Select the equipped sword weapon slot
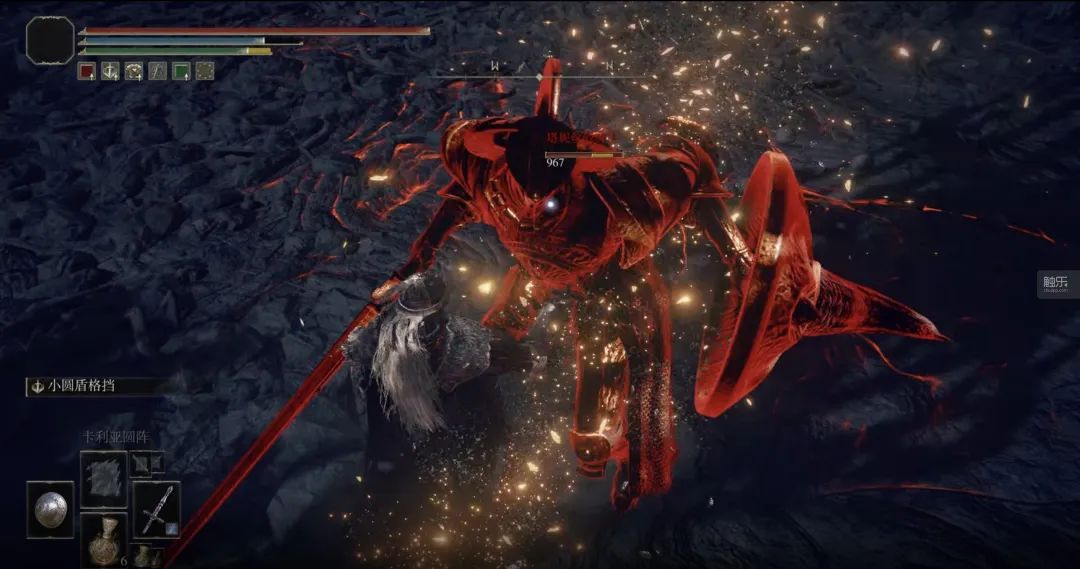The image size is (1080, 569). pos(157,508)
